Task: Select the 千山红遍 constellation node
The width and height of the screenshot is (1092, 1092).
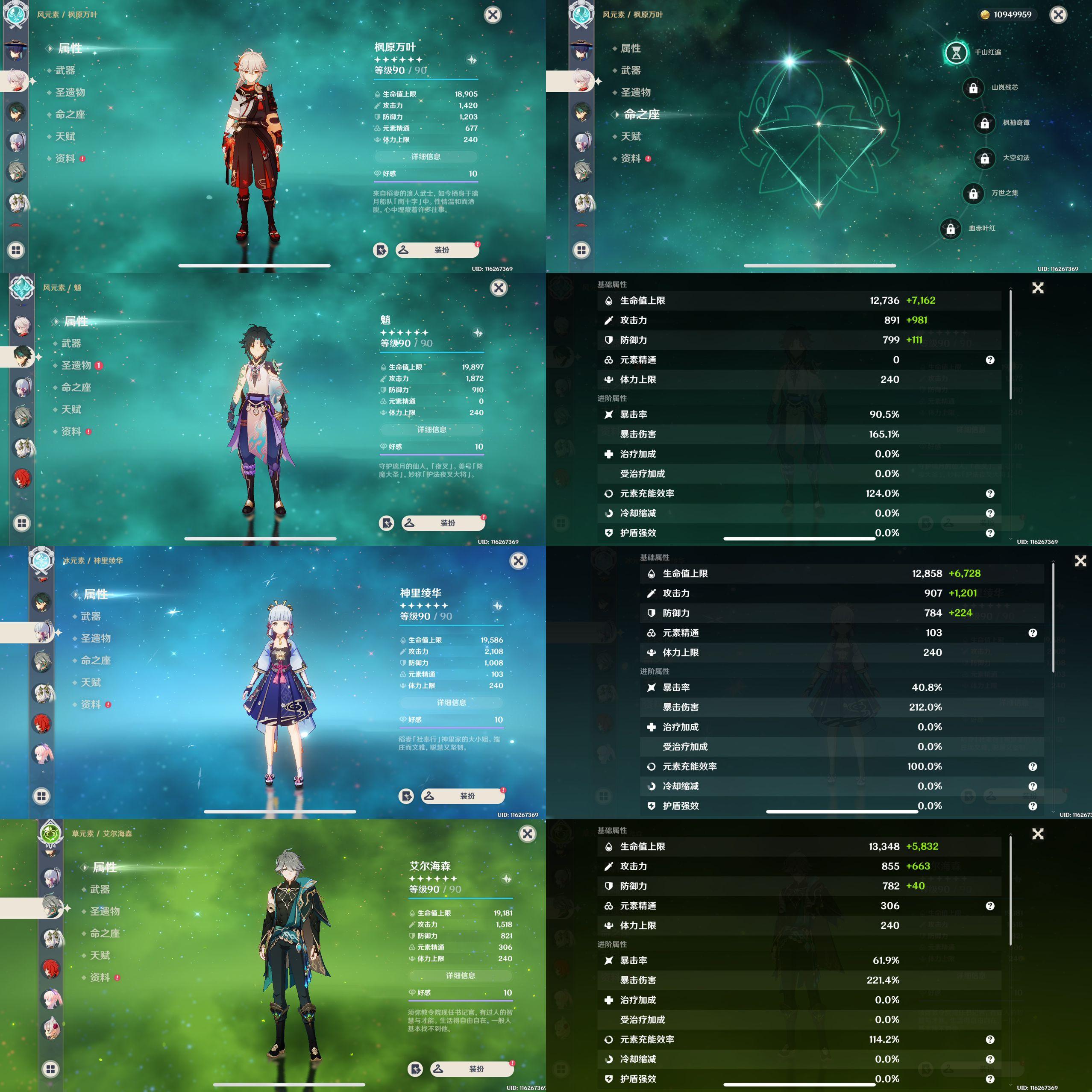Action: point(956,53)
